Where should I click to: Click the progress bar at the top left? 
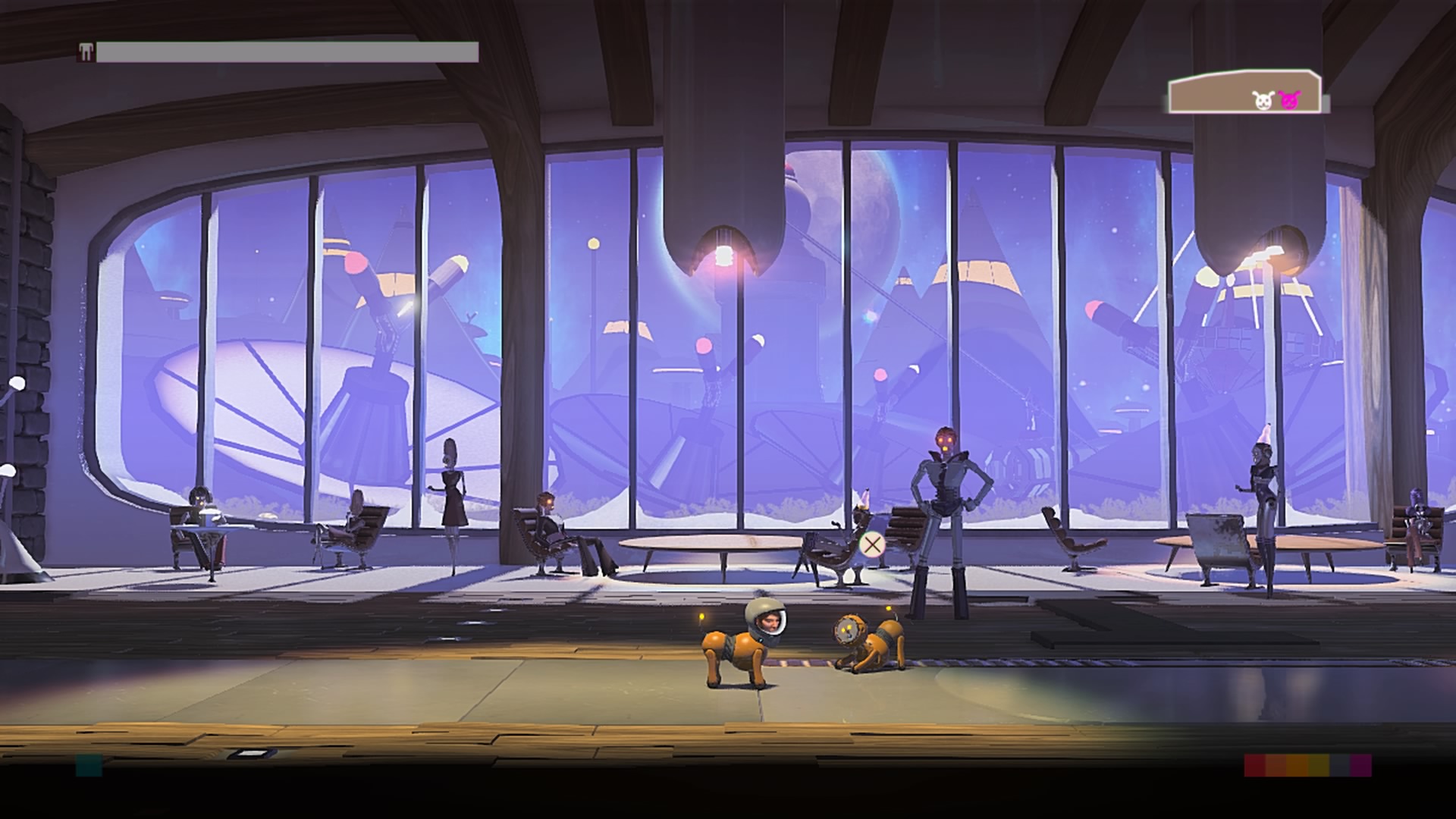[288, 52]
